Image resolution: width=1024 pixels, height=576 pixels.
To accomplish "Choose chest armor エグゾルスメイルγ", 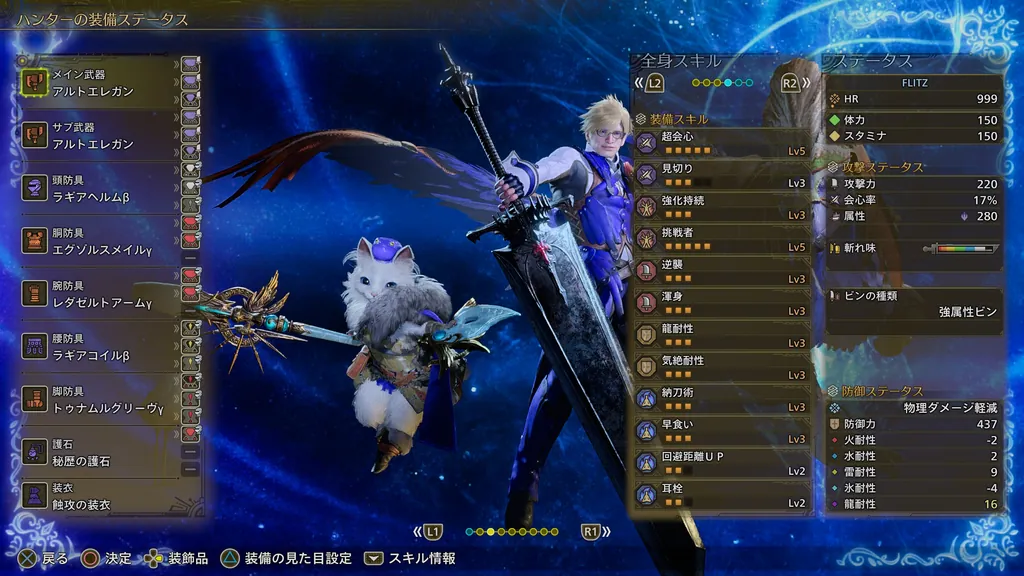I will point(97,241).
